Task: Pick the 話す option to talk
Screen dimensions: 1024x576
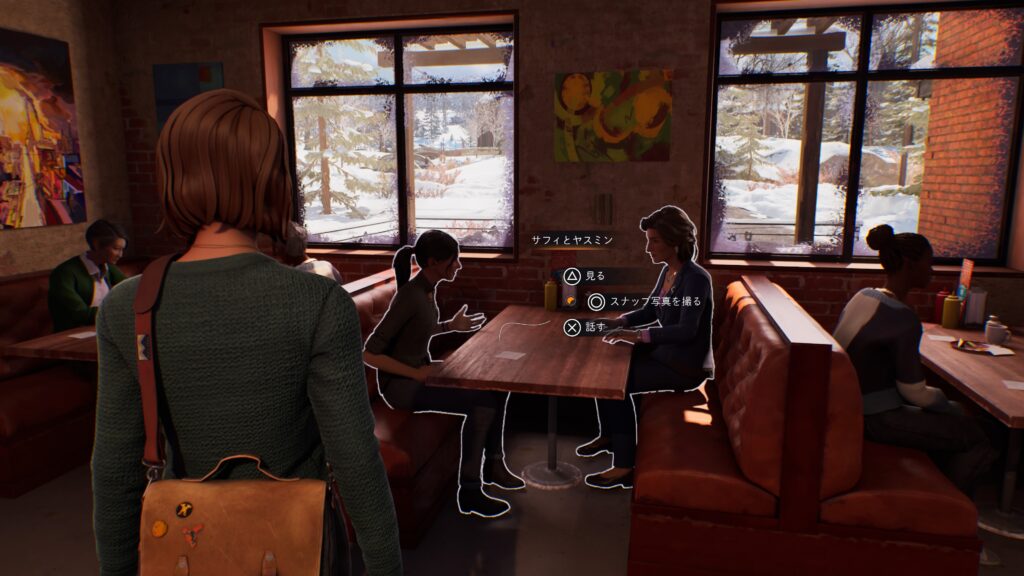Action: (584, 326)
